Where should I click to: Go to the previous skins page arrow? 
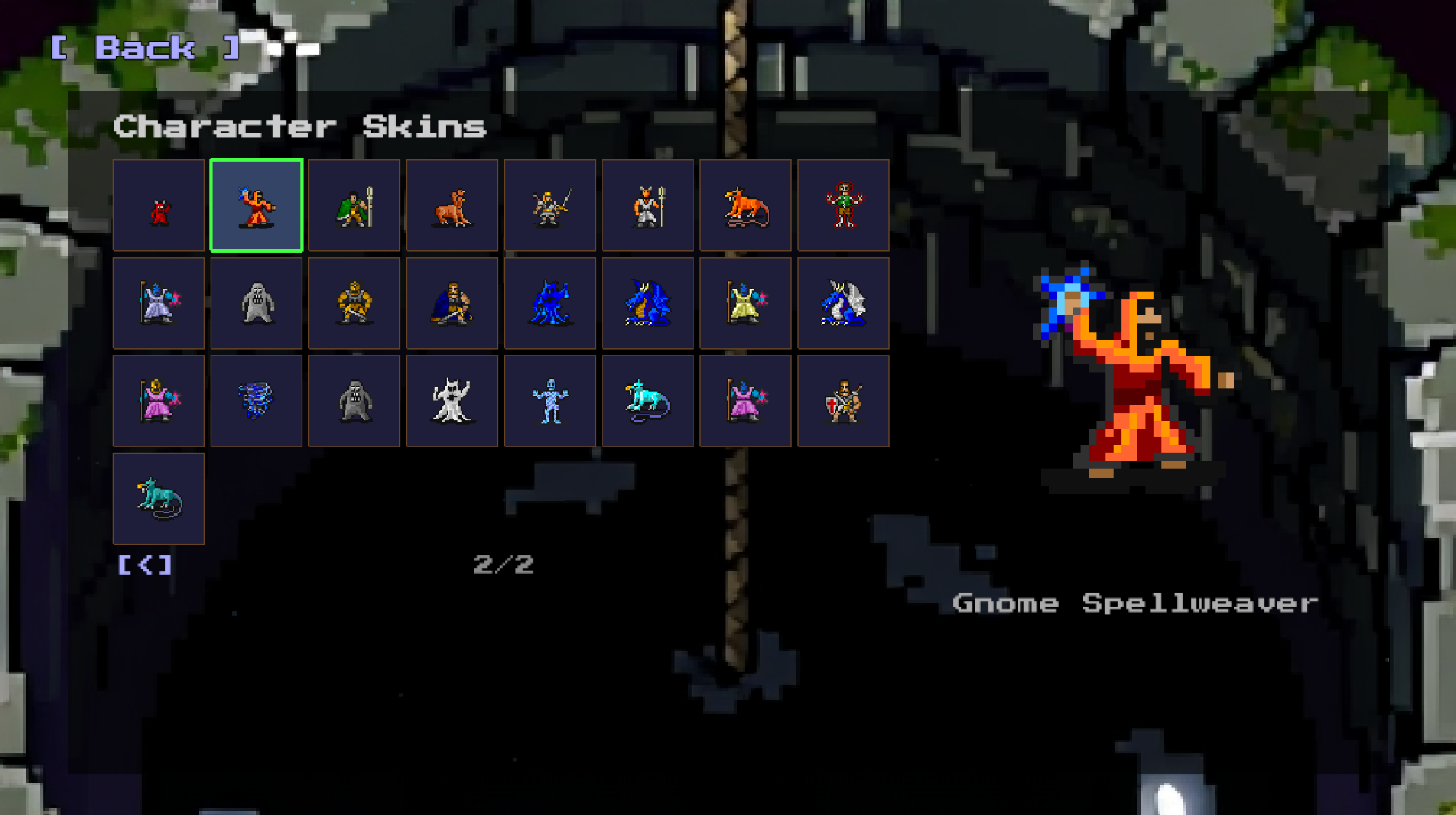point(146,565)
